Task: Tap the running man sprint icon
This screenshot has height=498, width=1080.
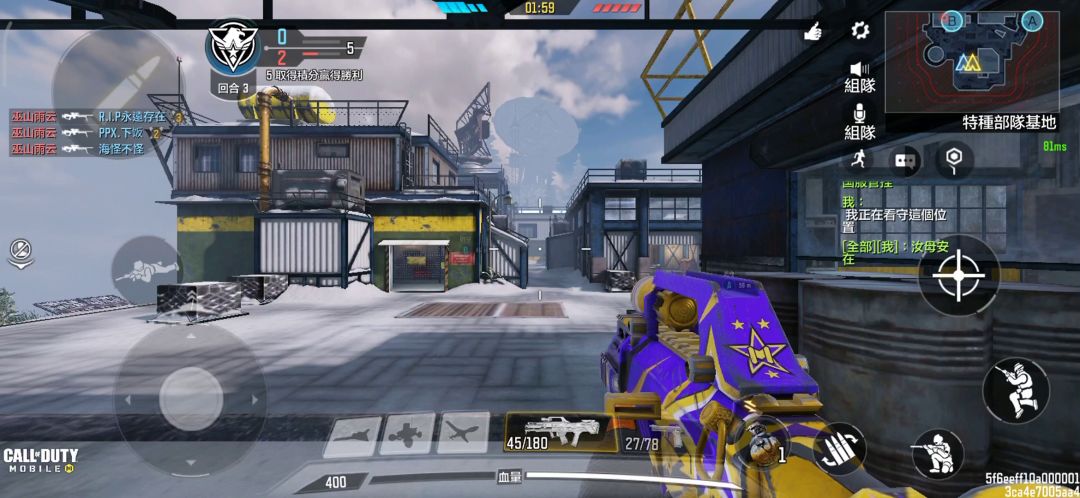Action: click(858, 159)
